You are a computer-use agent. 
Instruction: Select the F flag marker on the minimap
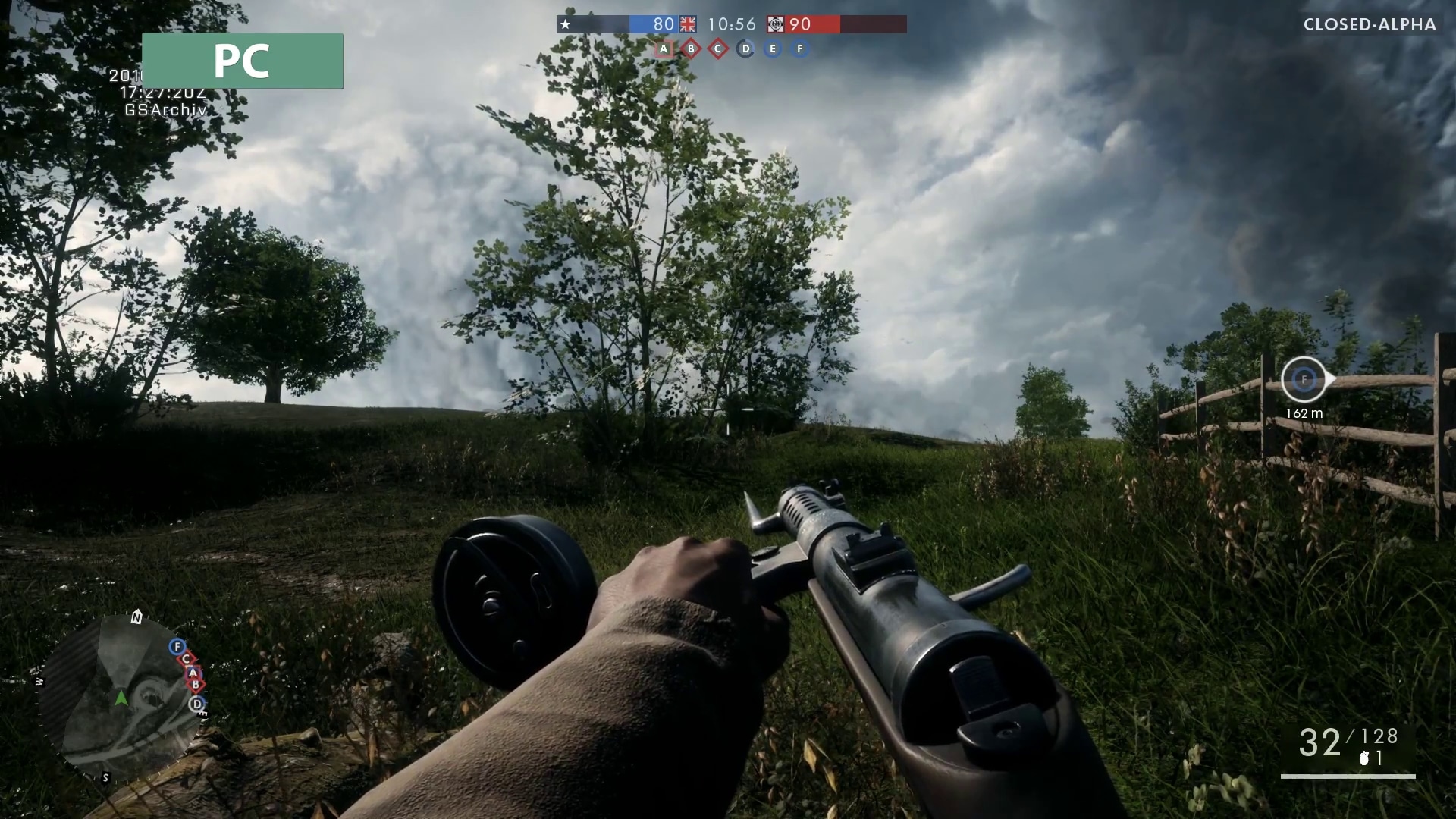[x=177, y=646]
